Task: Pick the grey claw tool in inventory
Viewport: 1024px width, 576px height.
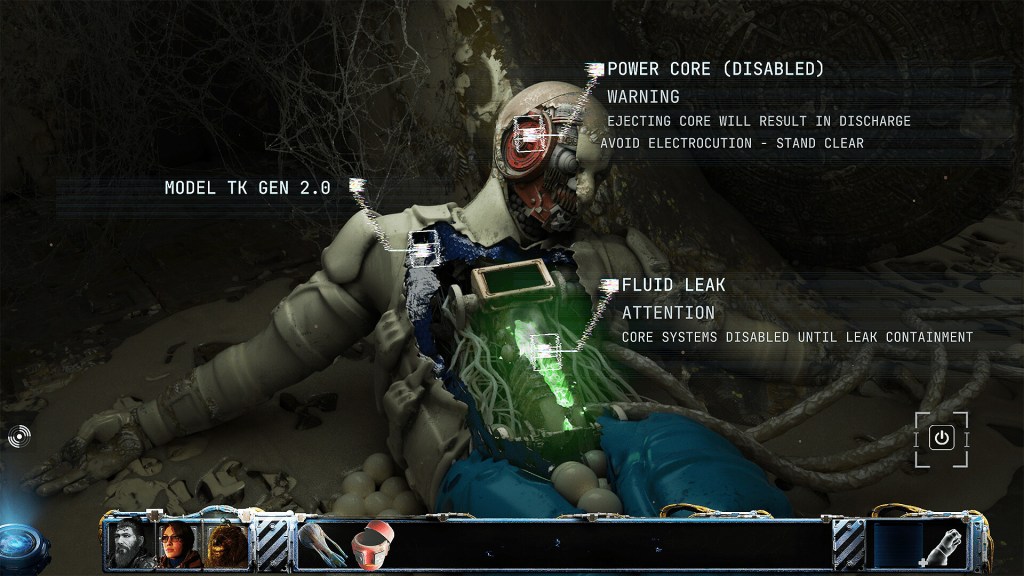Action: click(322, 543)
